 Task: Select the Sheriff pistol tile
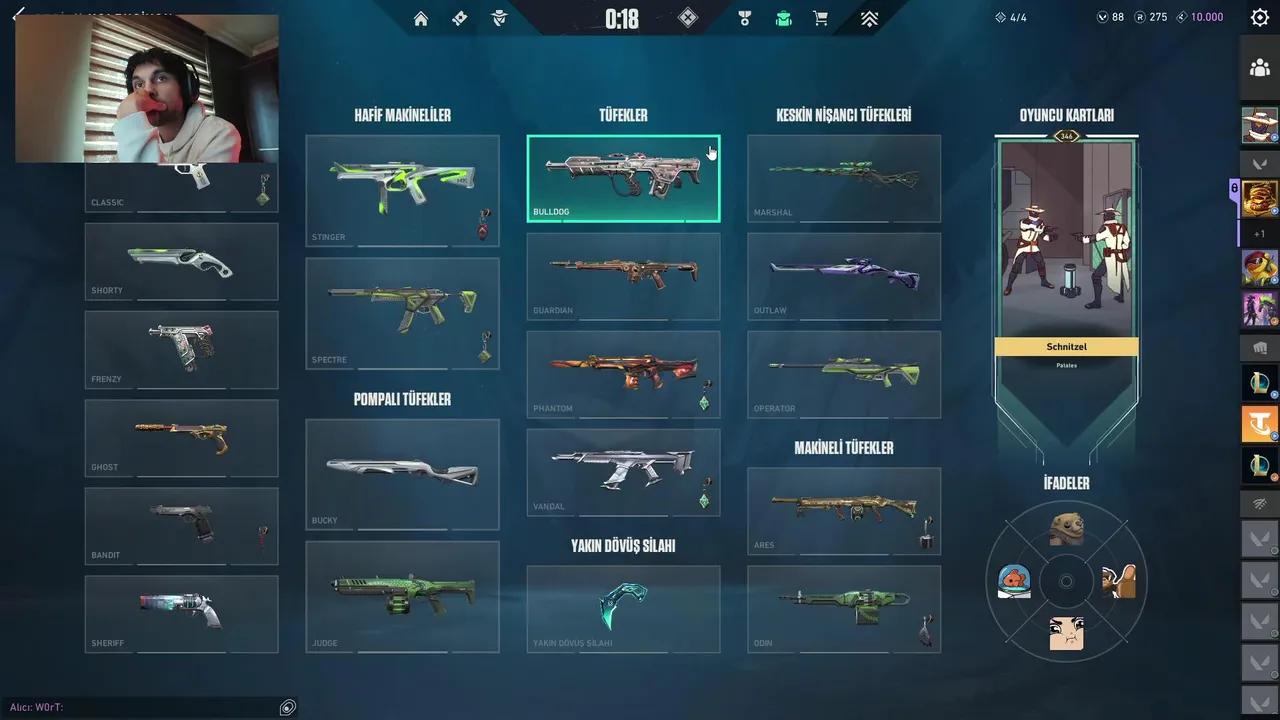(x=181, y=614)
